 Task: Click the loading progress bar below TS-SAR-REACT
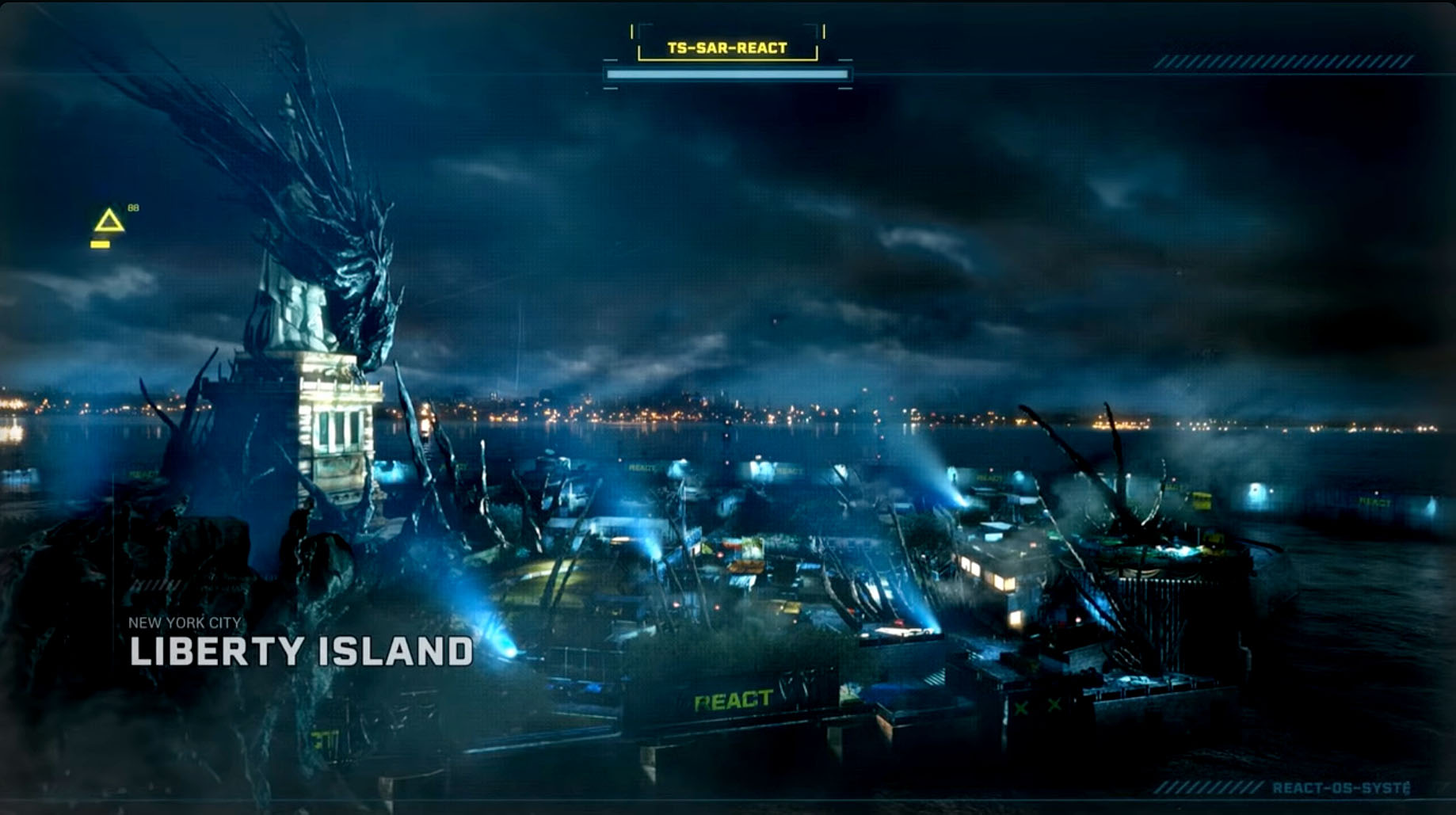(727, 72)
